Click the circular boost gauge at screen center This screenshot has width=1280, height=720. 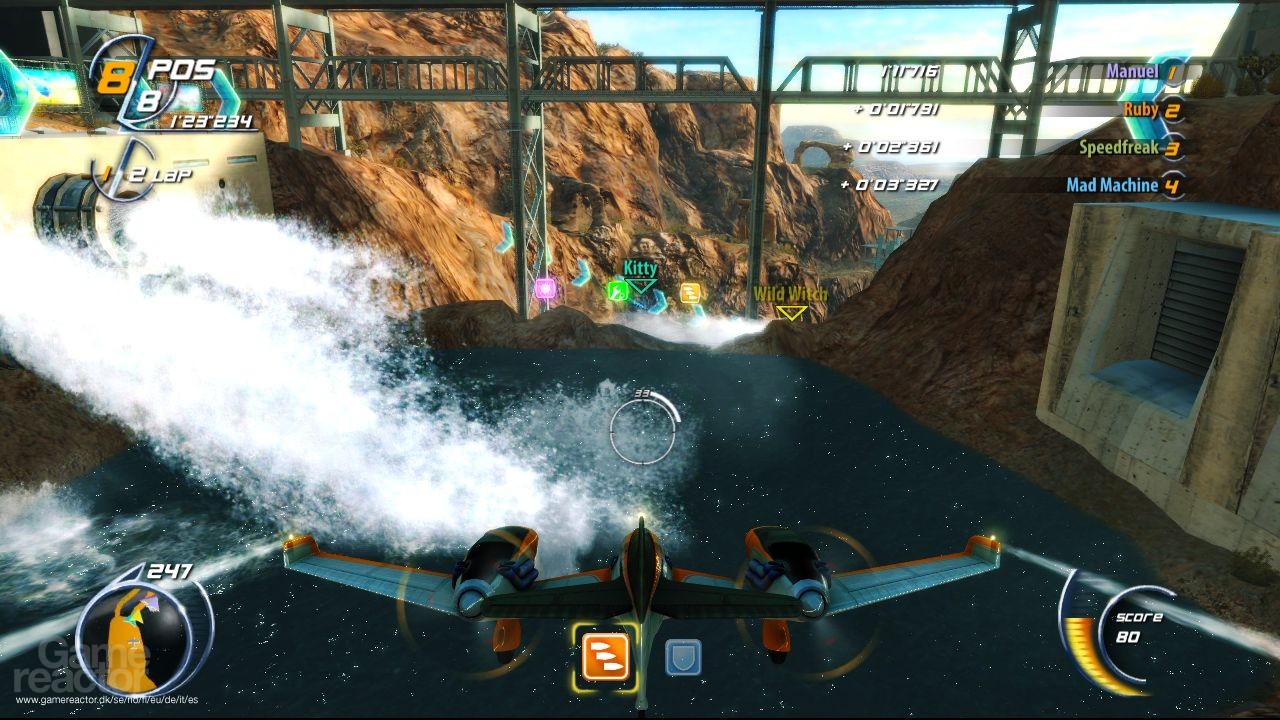pyautogui.click(x=640, y=430)
